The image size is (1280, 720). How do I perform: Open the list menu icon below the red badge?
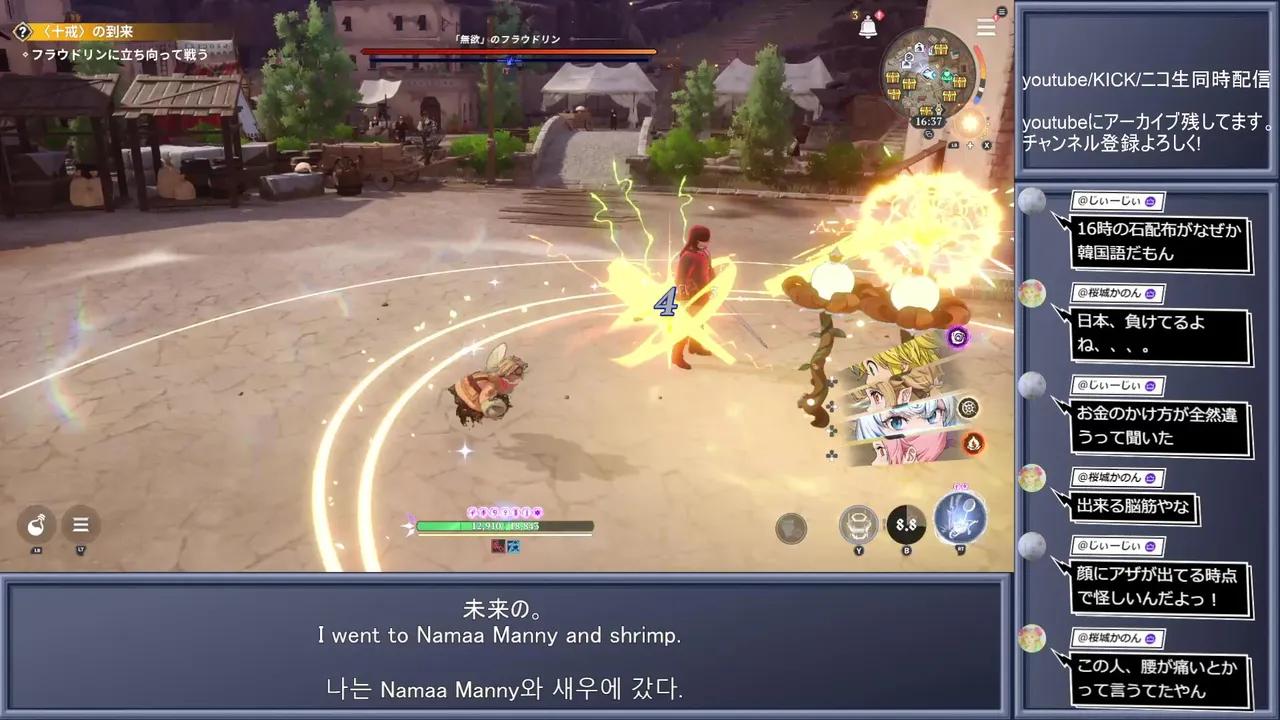pyautogui.click(x=985, y=27)
